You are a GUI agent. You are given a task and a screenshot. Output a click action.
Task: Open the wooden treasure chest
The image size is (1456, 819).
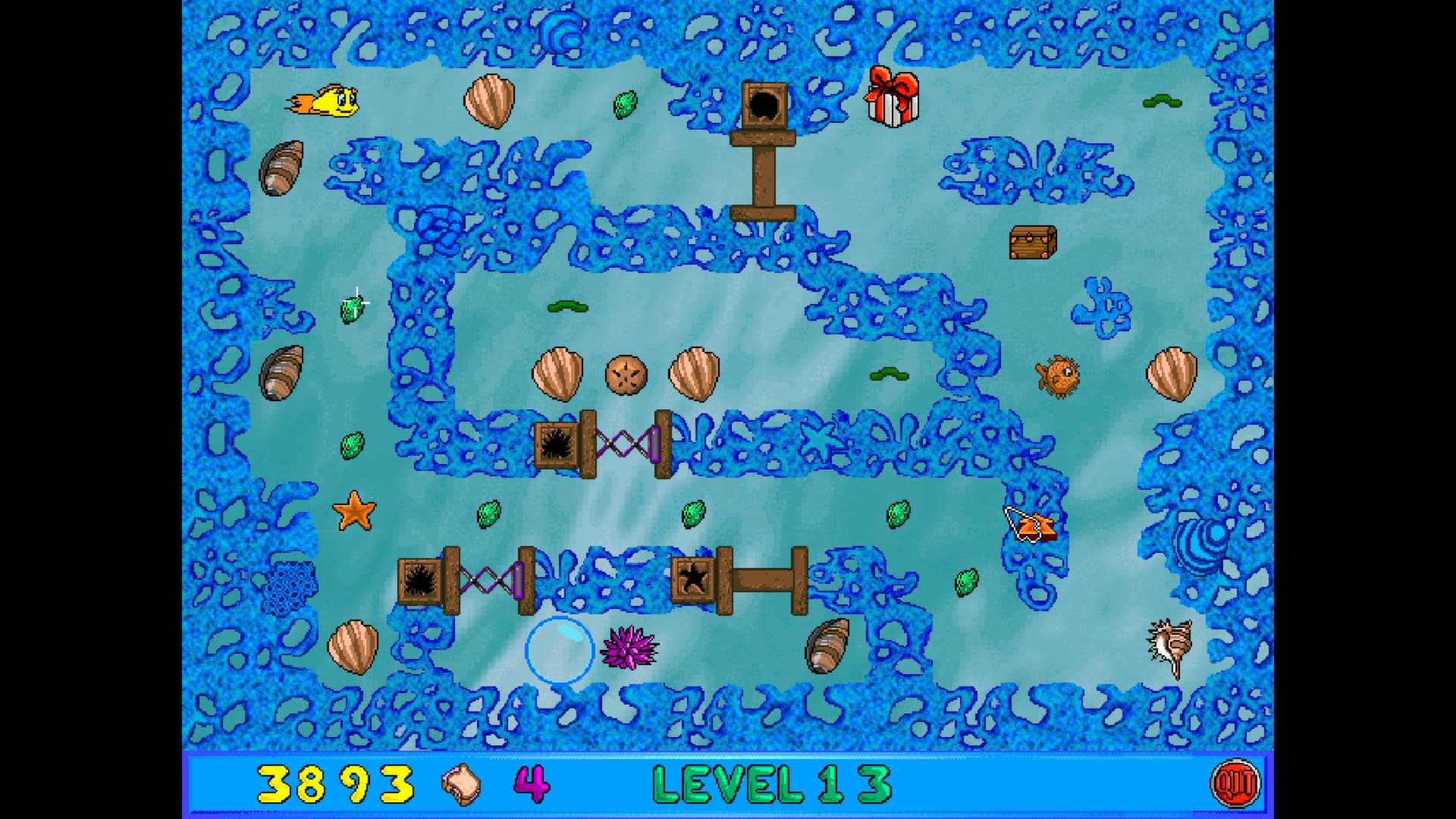coord(1031,241)
